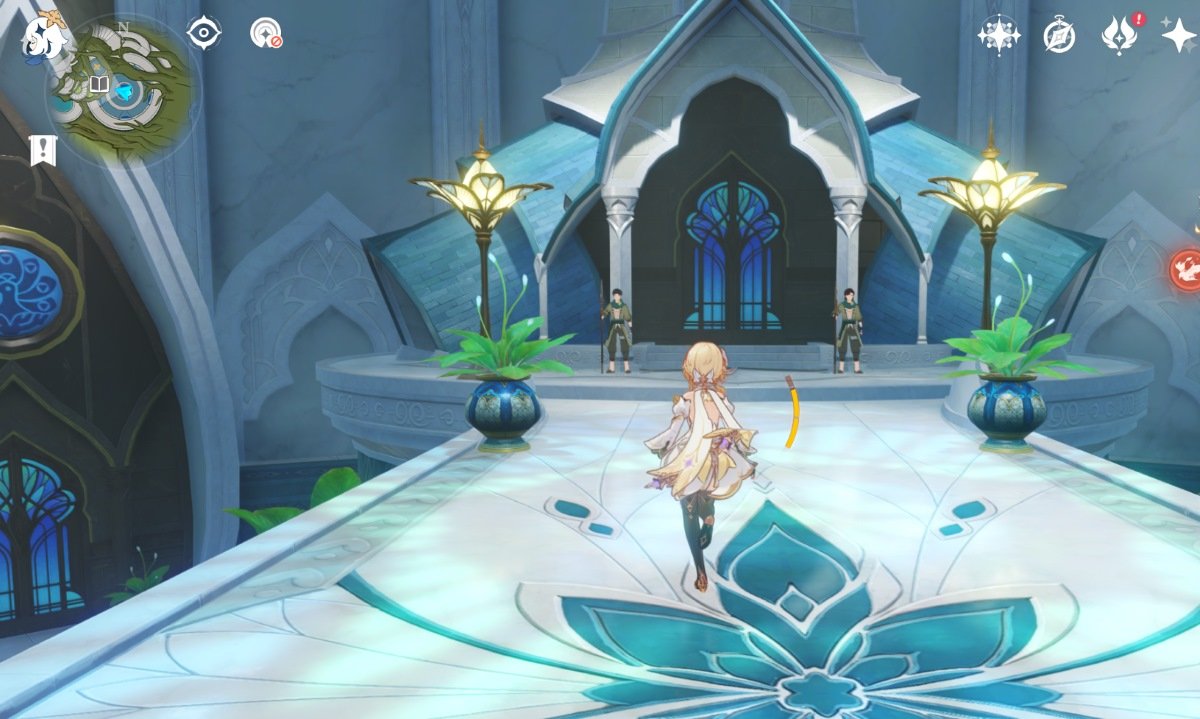The image size is (1200, 719).
Task: Activate the eye-shaped Elemental Sight icon
Action: point(204,33)
